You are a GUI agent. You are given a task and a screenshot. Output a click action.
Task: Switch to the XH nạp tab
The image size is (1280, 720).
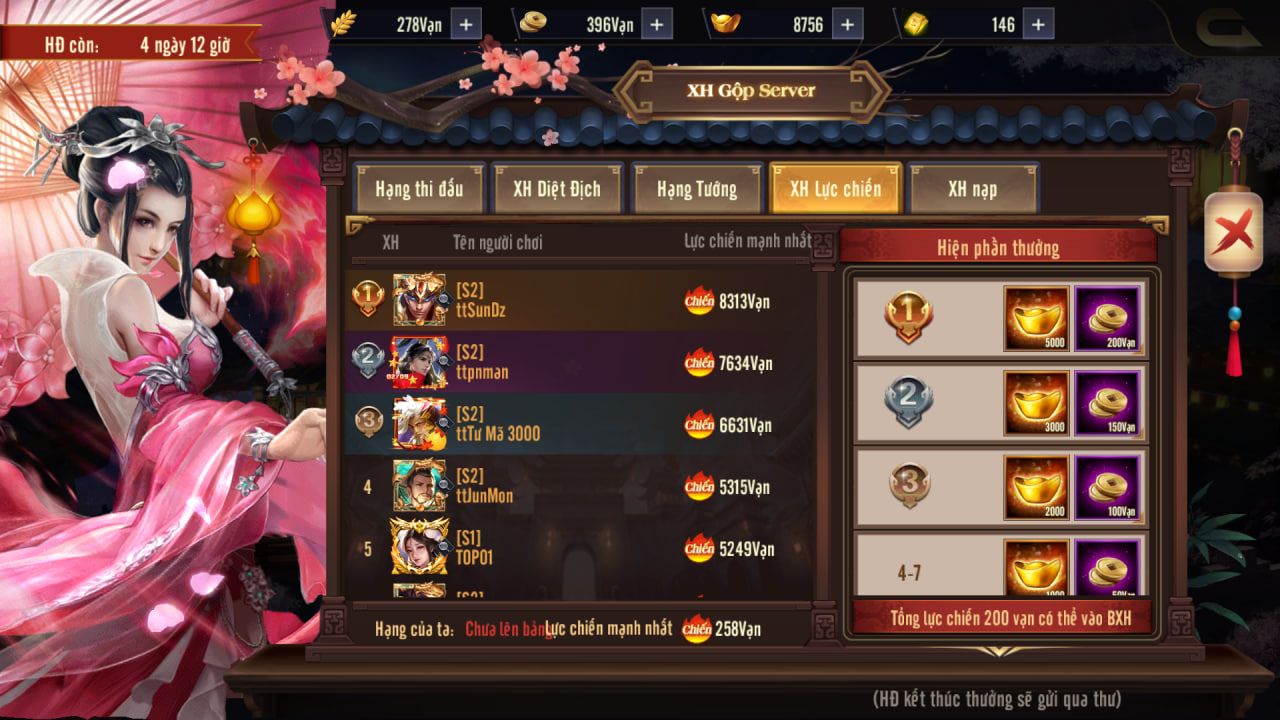pos(972,189)
